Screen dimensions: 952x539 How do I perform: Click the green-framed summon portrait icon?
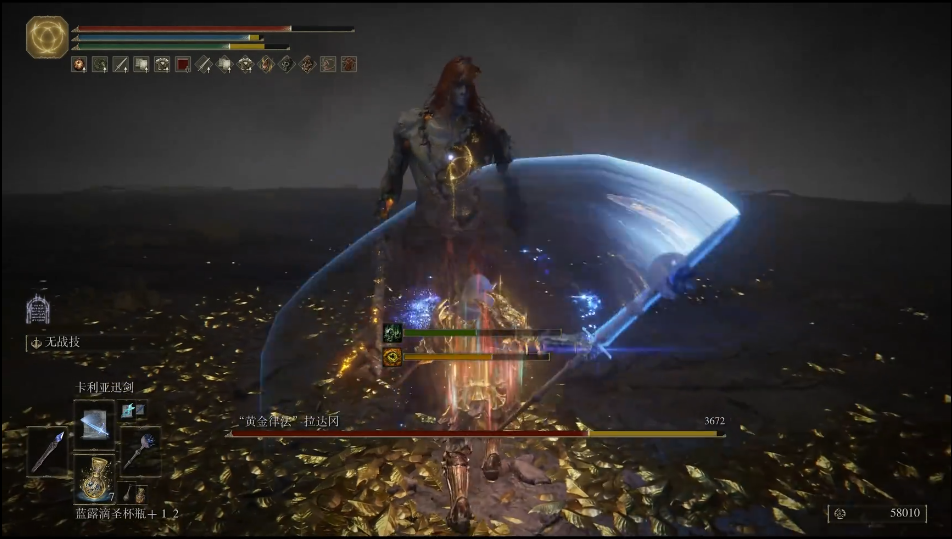pyautogui.click(x=392, y=333)
